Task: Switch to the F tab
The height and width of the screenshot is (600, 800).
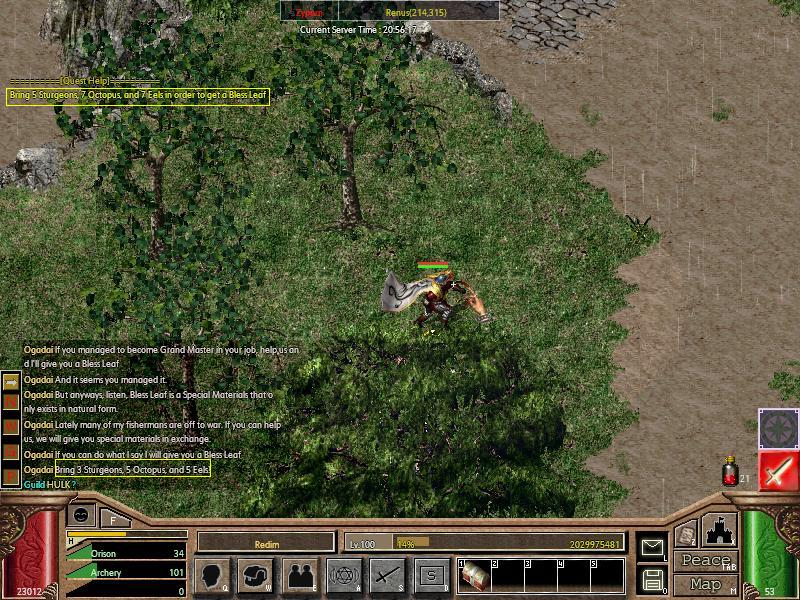Action: tap(114, 519)
